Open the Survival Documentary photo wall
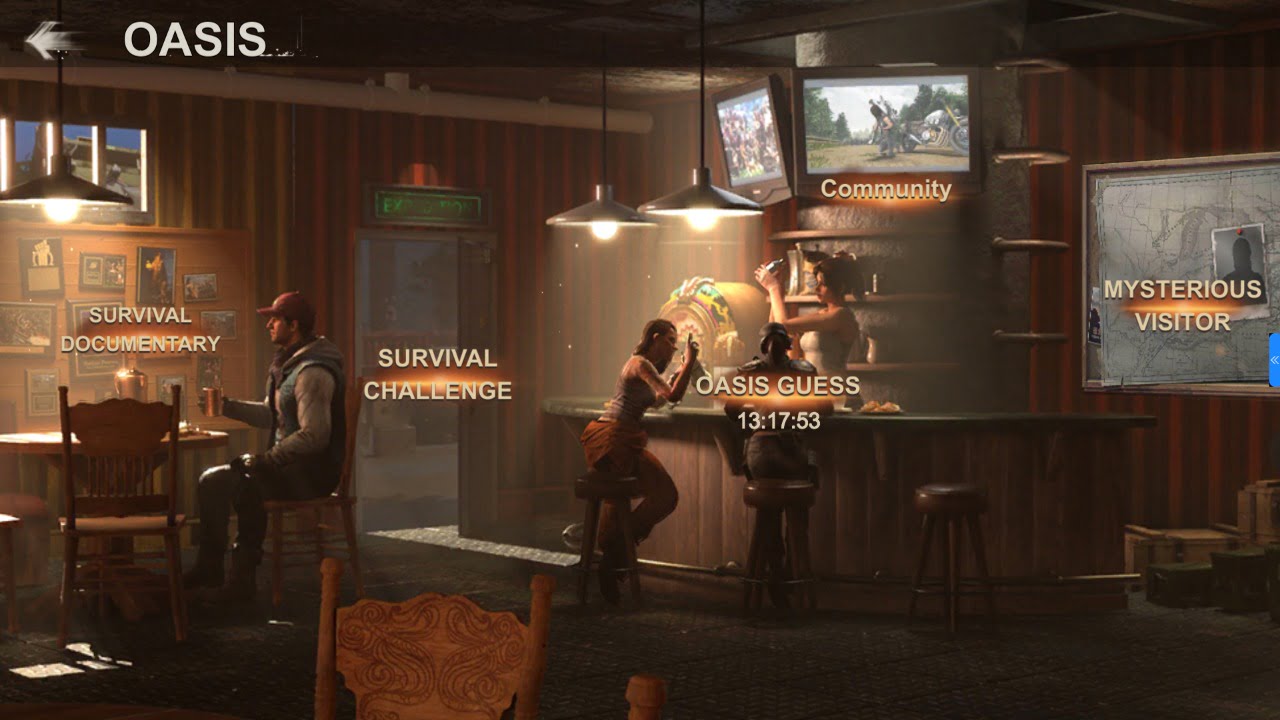The image size is (1280, 720). coord(139,330)
